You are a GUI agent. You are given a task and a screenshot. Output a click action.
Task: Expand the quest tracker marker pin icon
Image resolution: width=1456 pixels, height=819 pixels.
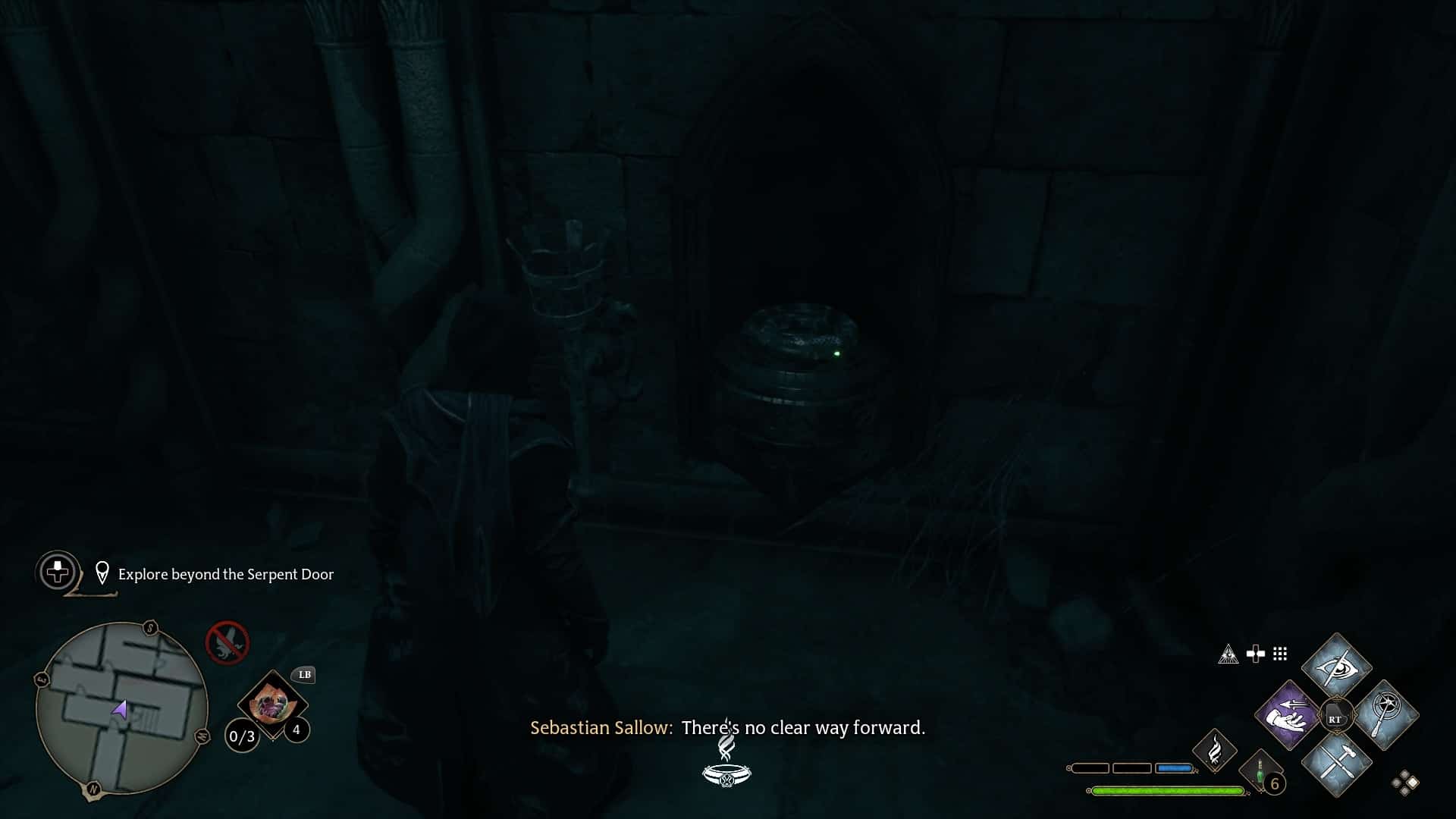(104, 573)
